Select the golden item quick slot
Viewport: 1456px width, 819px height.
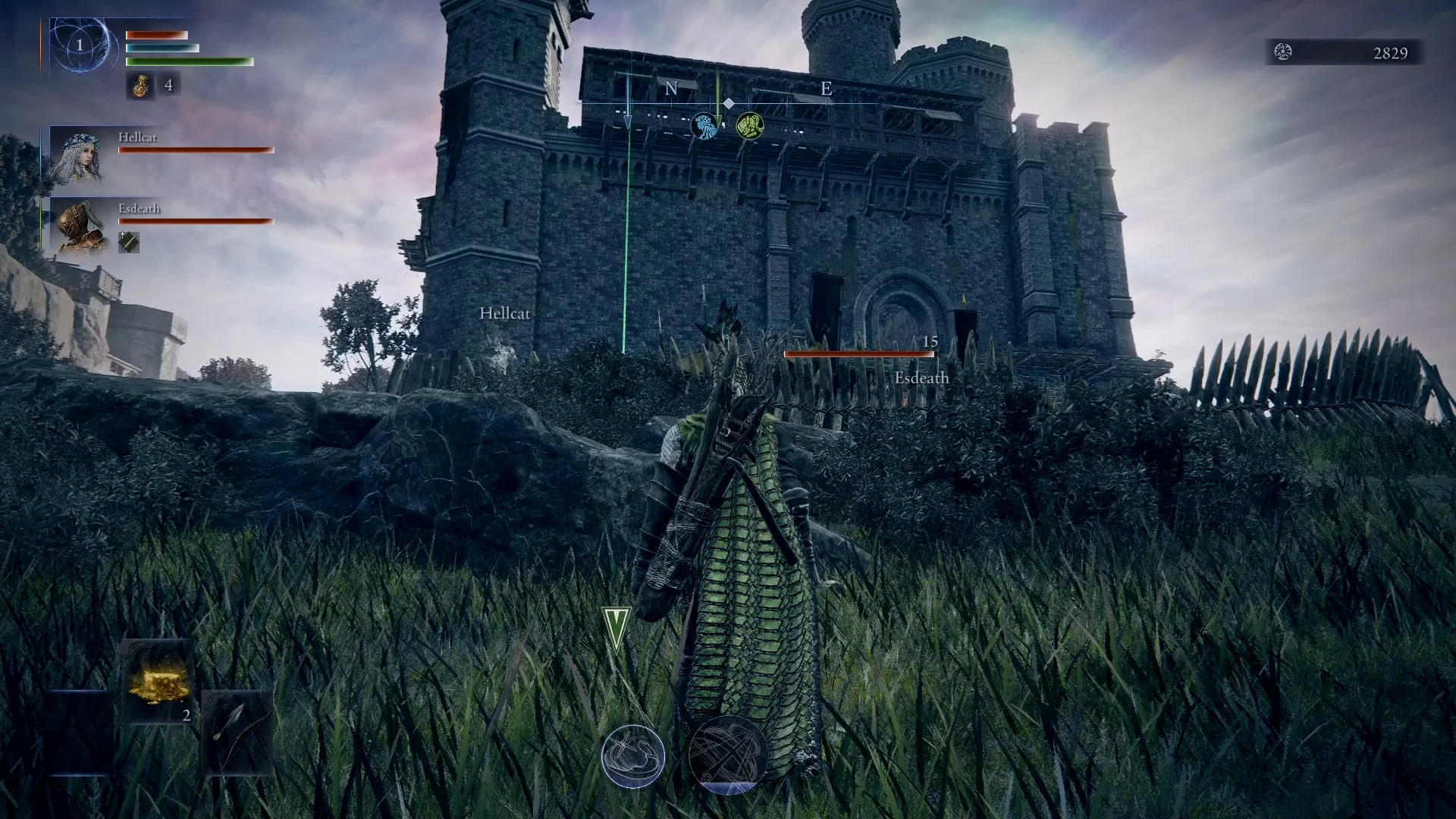point(159,682)
